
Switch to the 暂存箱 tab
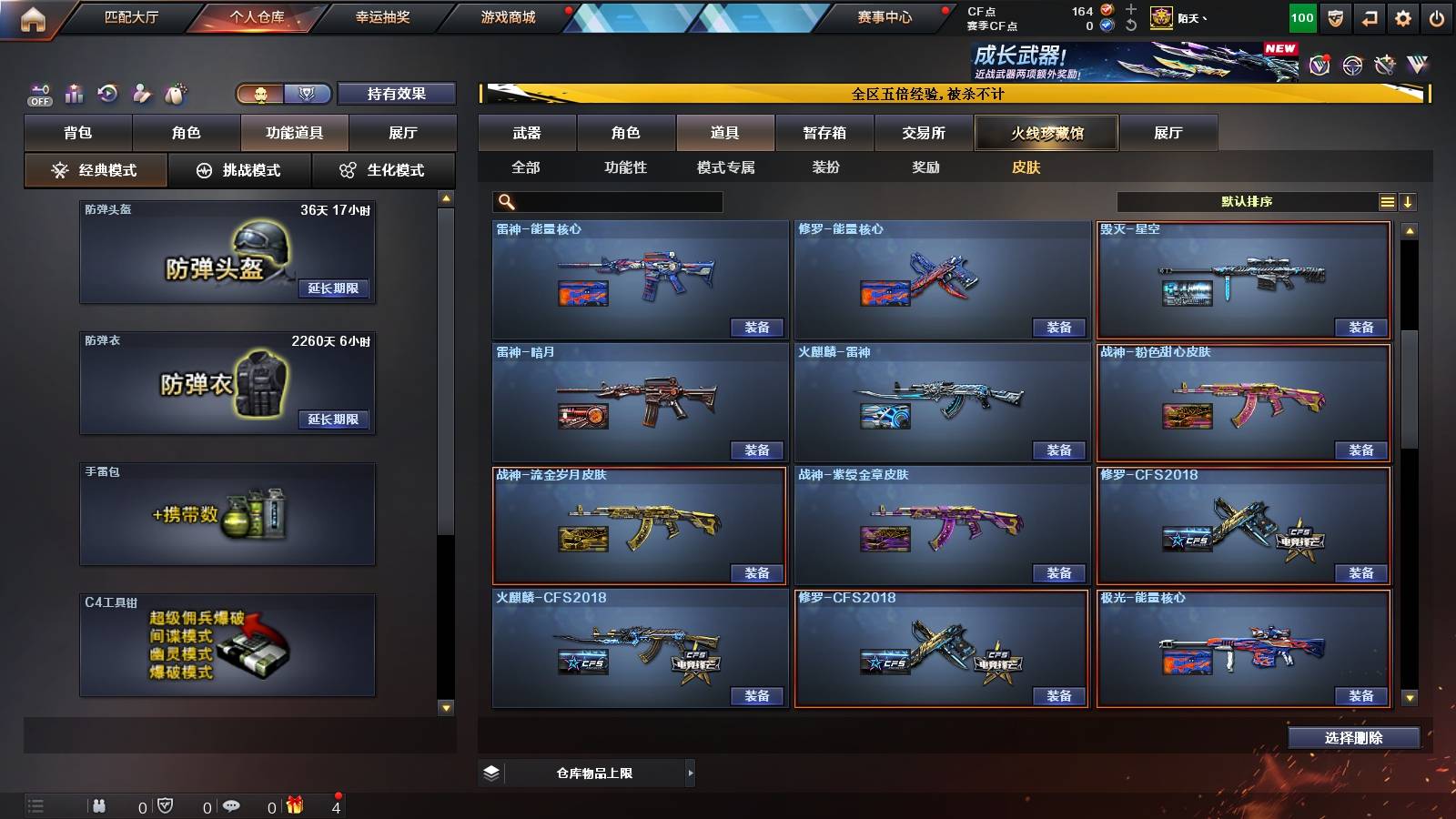[822, 133]
